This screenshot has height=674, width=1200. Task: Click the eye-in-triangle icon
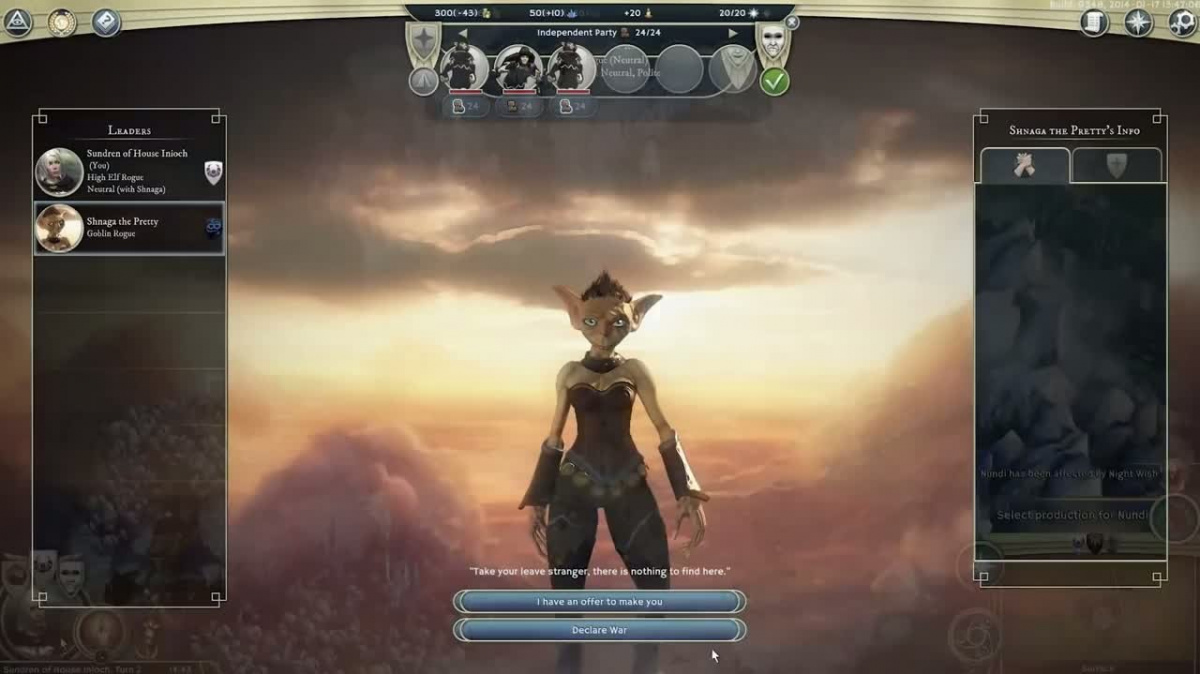pyautogui.click(x=17, y=22)
